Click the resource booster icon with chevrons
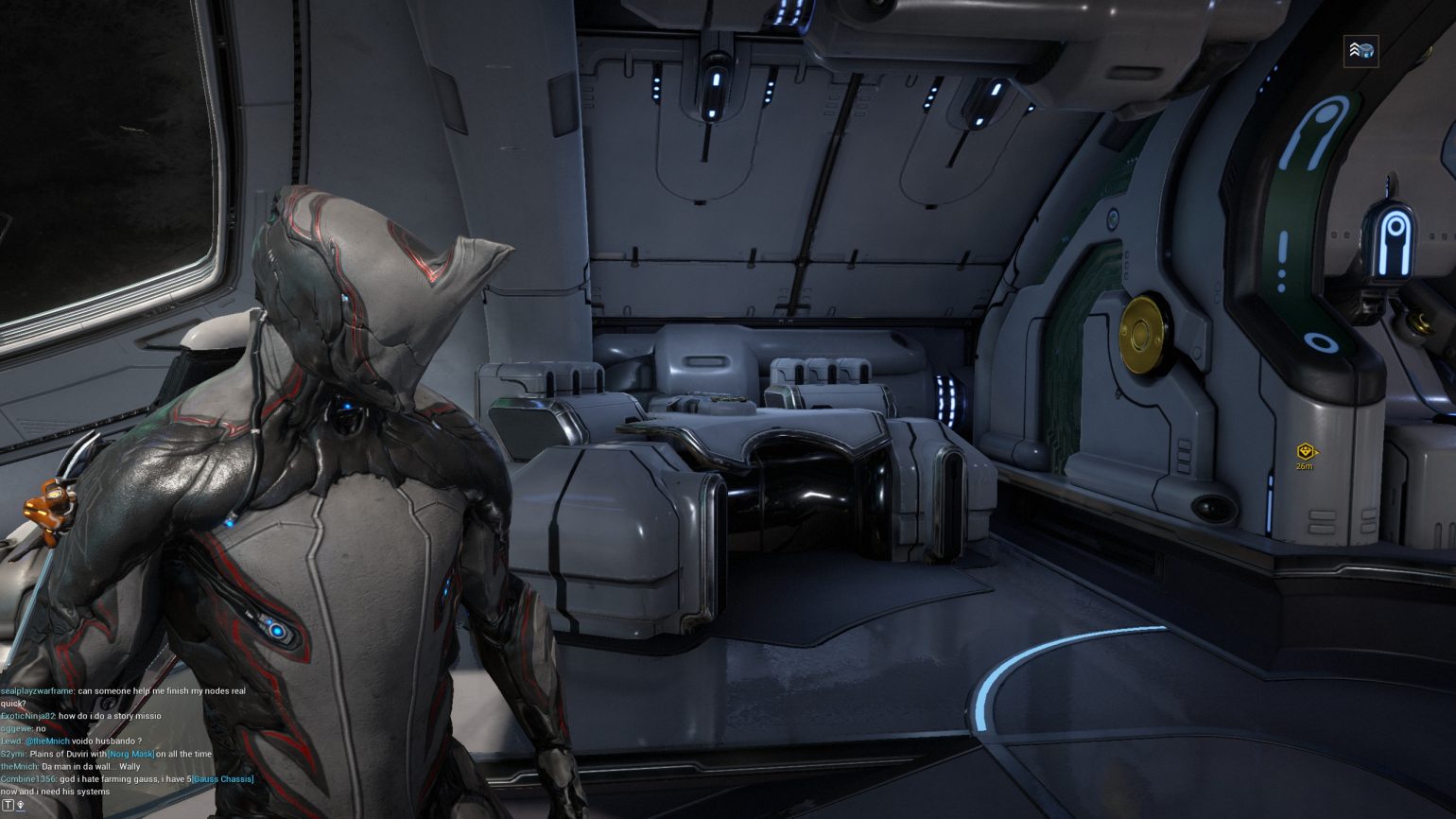This screenshot has width=1456, height=819. (x=1361, y=51)
